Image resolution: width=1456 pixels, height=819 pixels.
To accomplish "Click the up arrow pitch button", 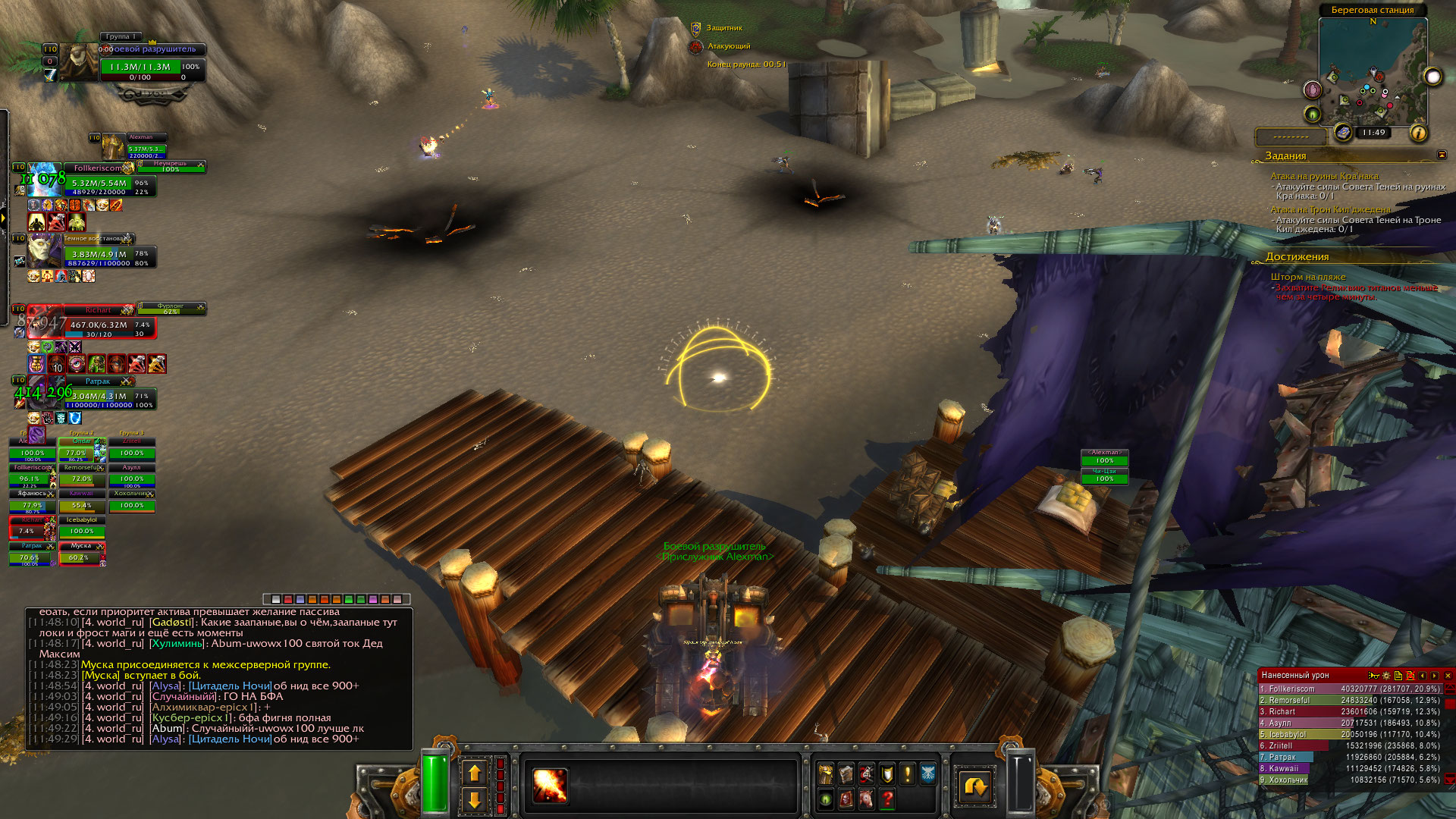I will (x=475, y=773).
